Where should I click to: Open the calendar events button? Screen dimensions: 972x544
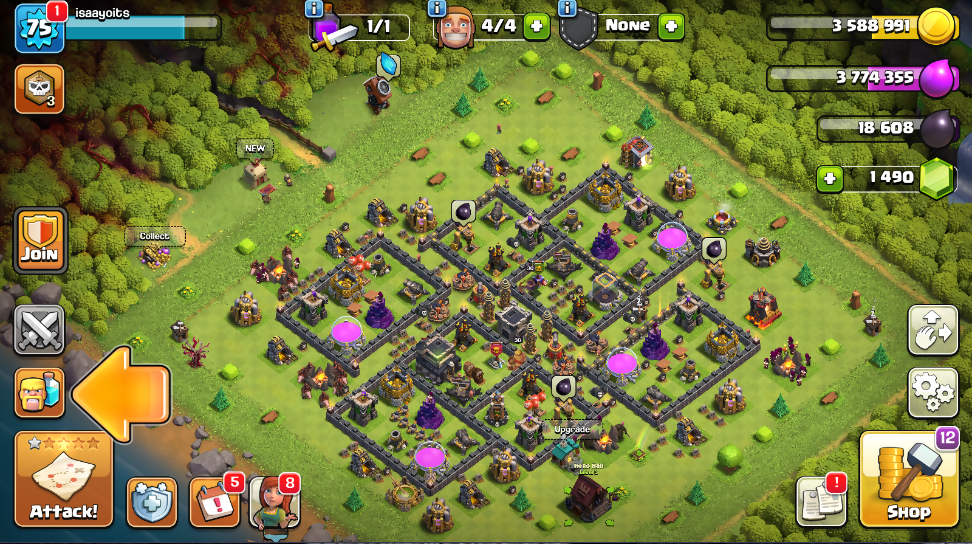pyautogui.click(x=213, y=502)
